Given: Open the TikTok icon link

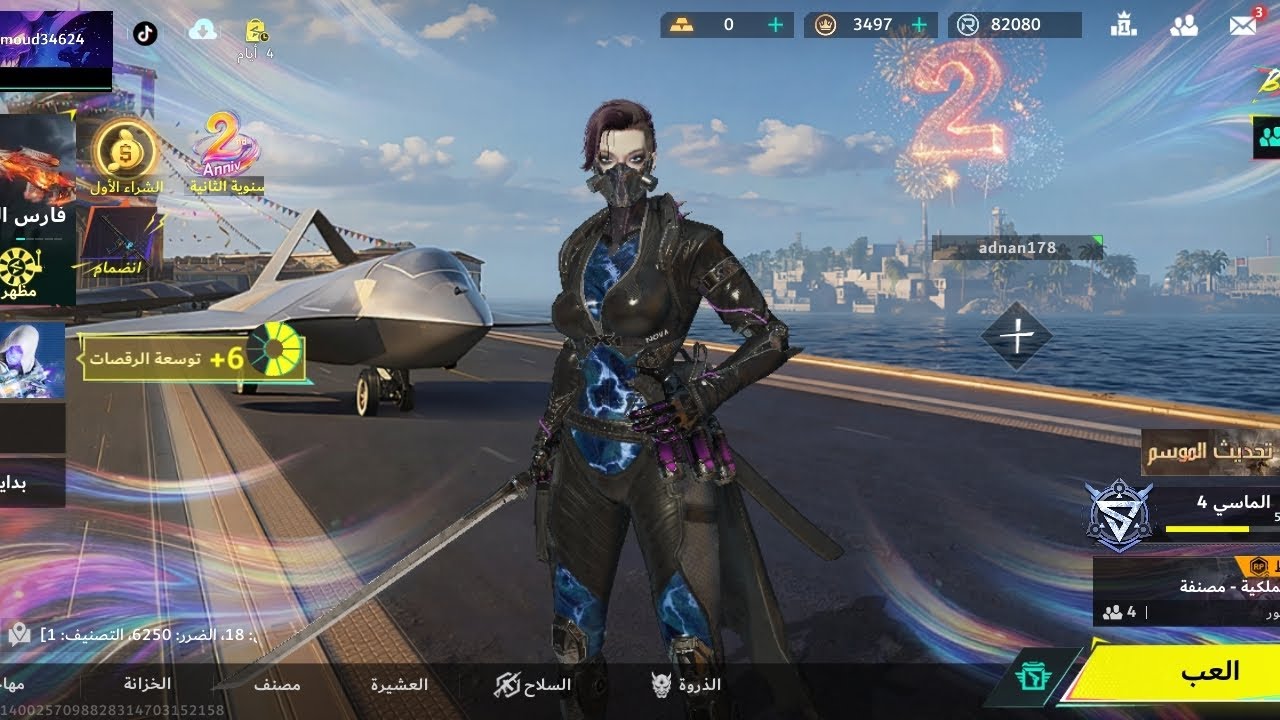Looking at the screenshot, I should click(x=145, y=32).
